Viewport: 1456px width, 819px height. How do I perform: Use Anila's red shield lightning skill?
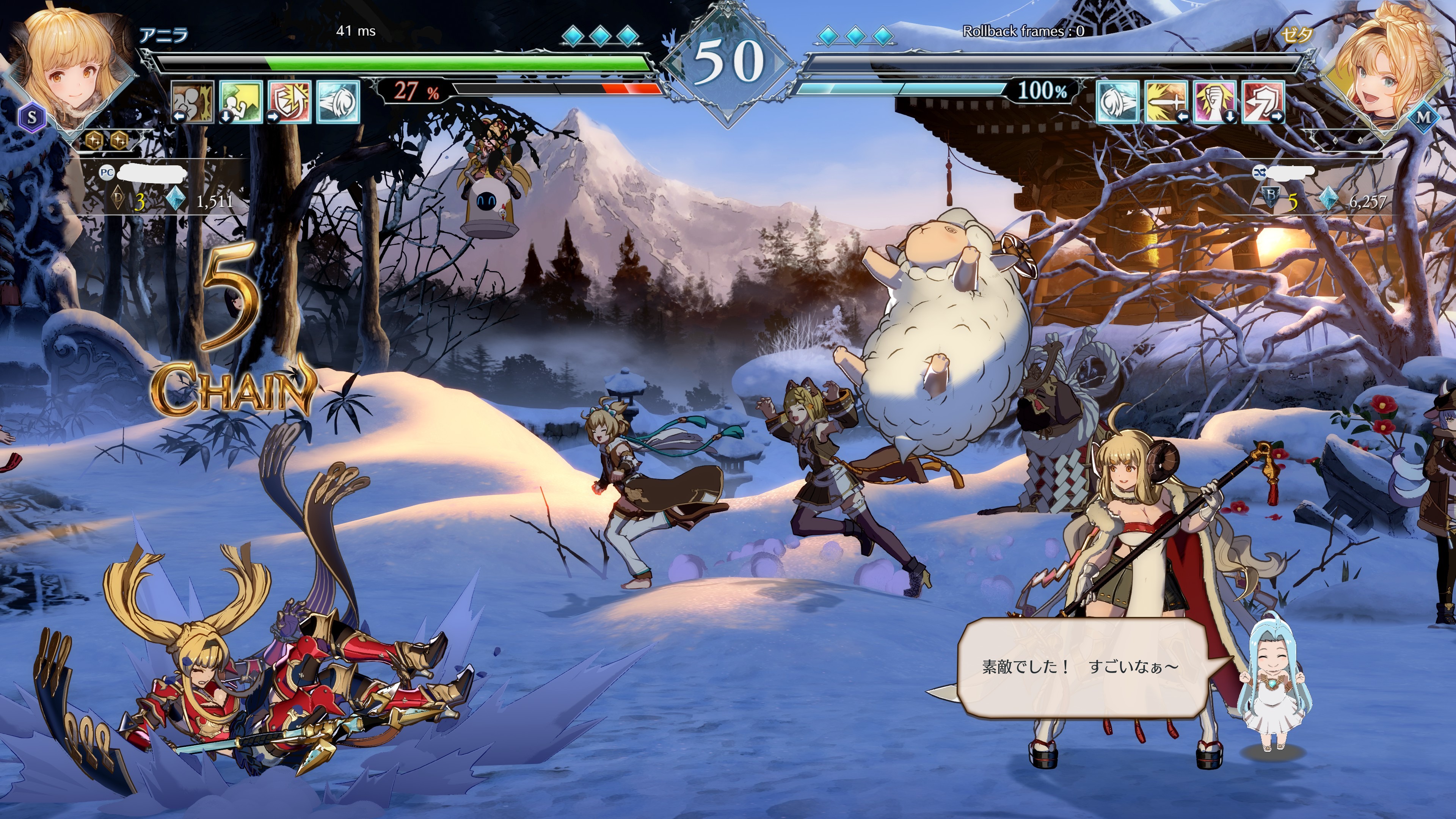click(290, 102)
